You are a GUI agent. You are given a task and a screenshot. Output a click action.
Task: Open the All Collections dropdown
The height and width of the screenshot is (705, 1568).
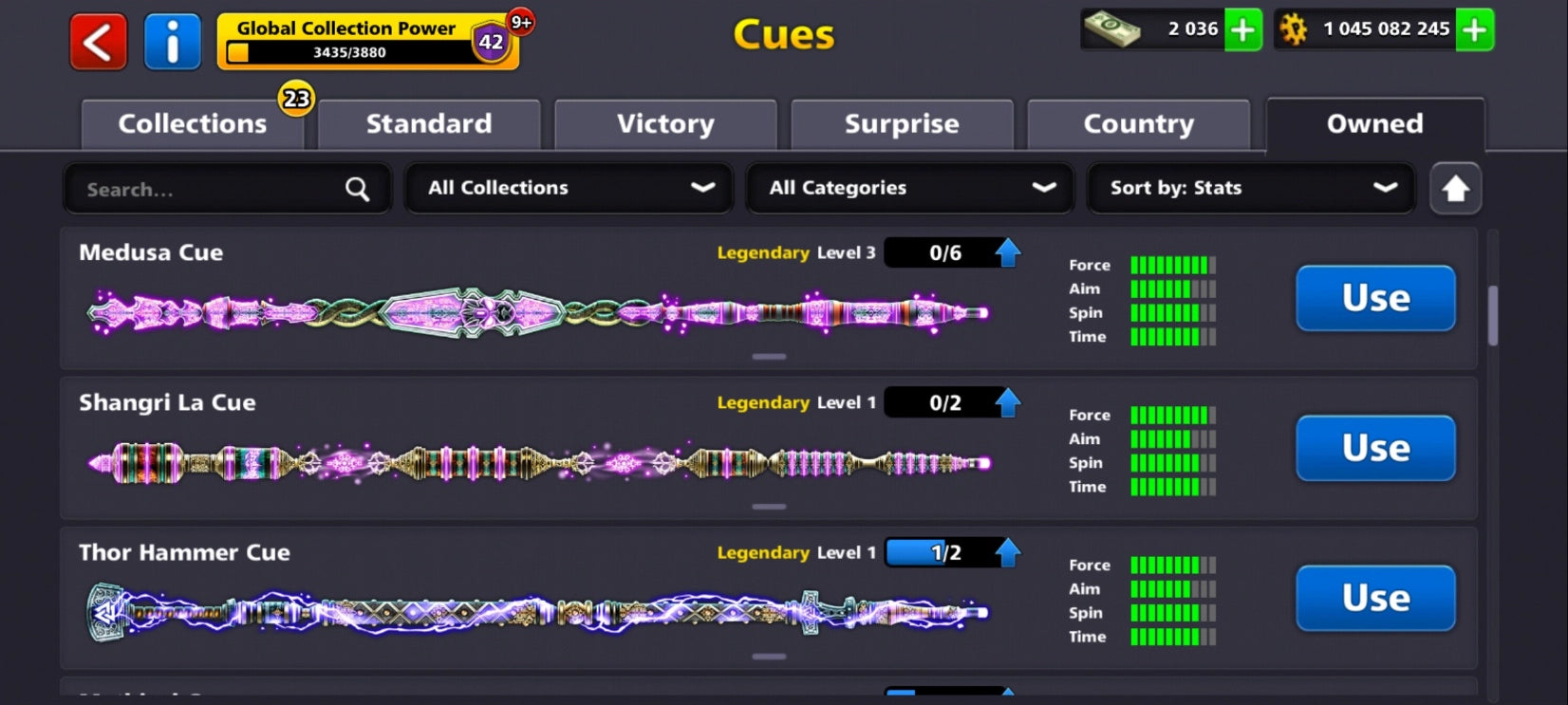click(x=568, y=188)
